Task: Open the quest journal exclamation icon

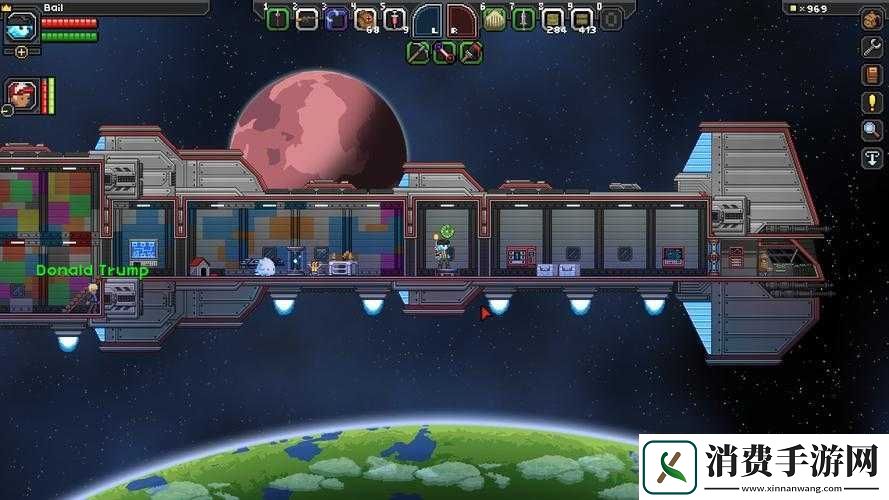Action: (871, 103)
